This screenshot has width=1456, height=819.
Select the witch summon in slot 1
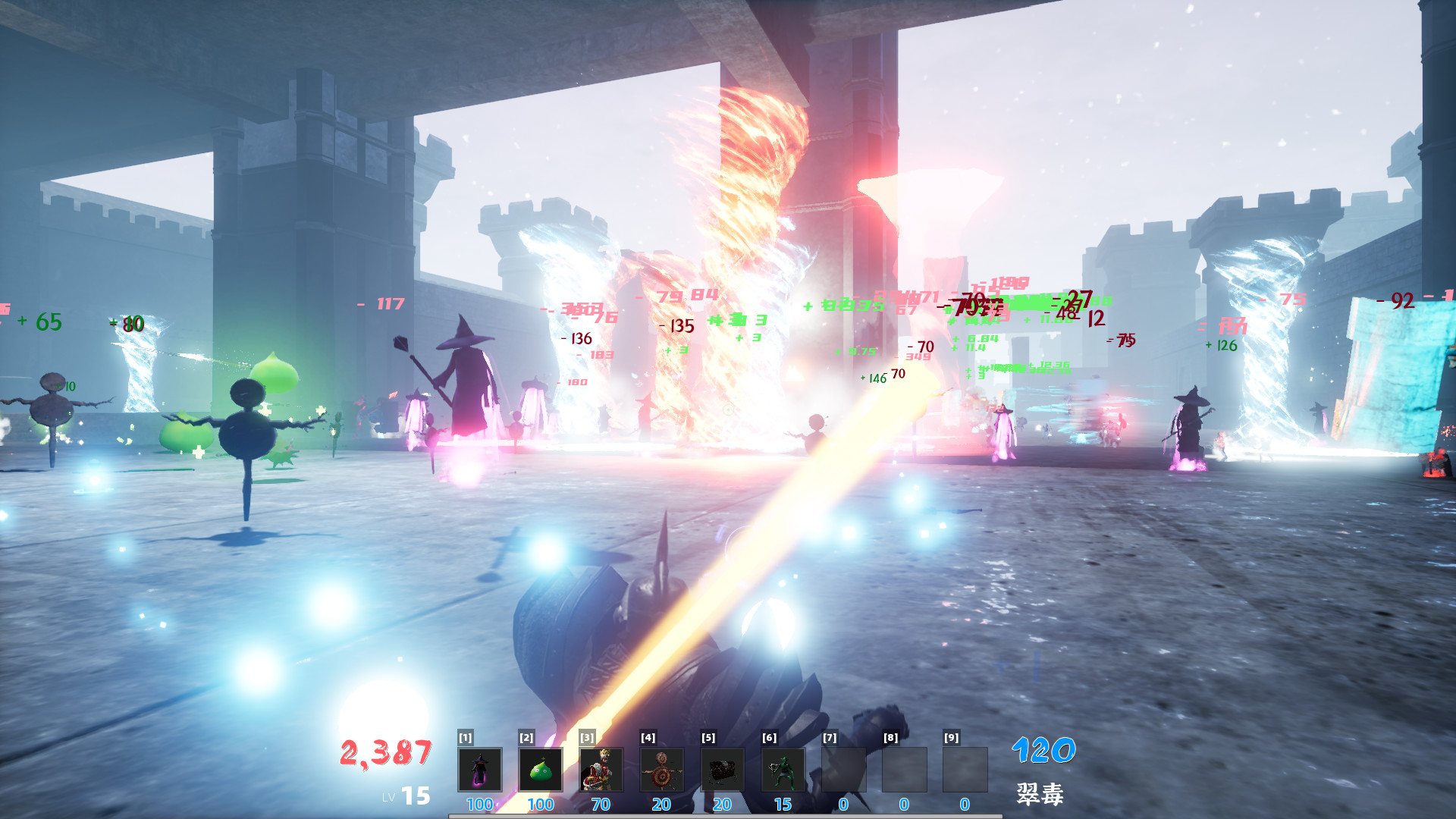(479, 770)
